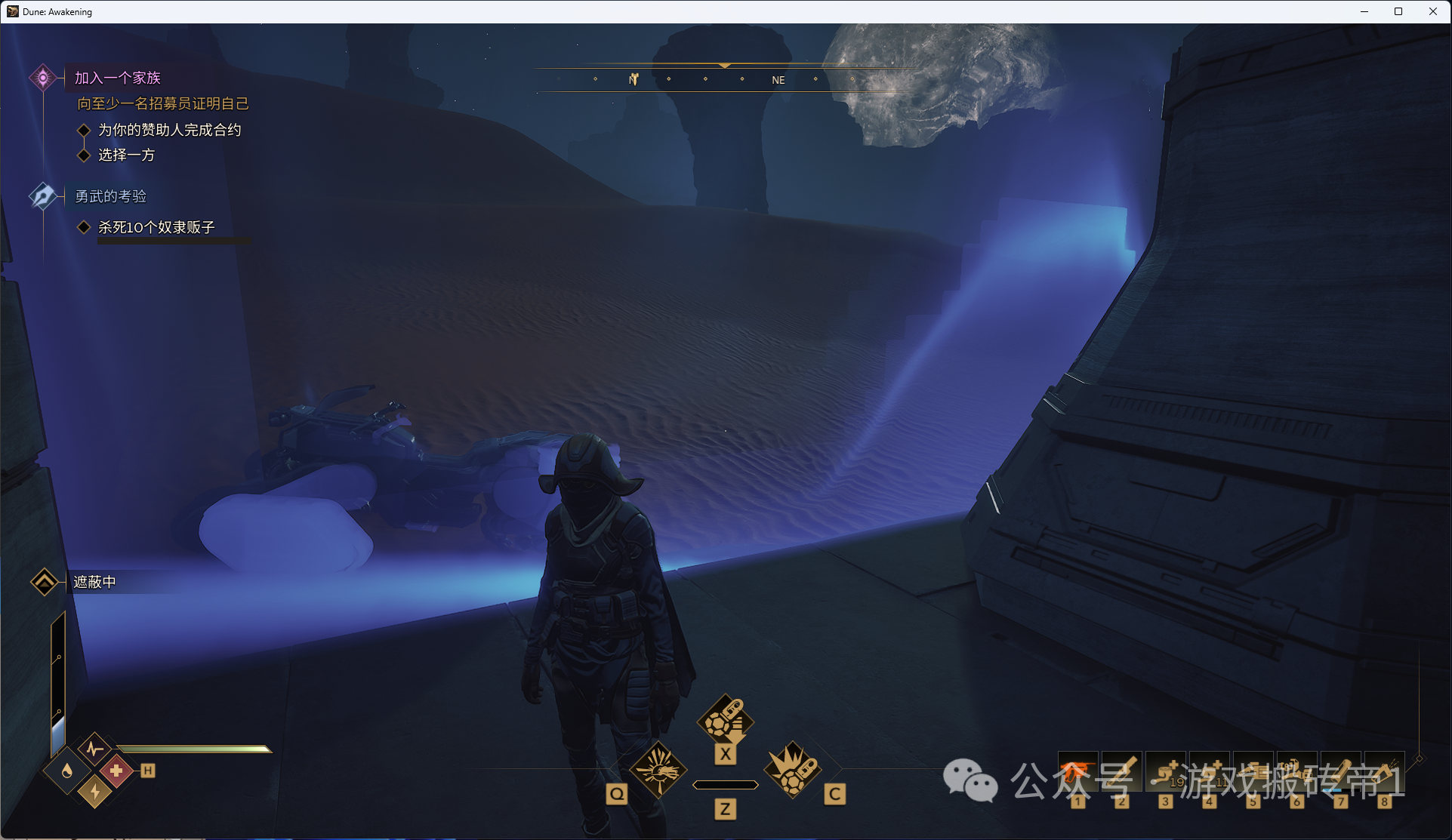The width and height of the screenshot is (1452, 840).
Task: Activate the grenade down-arrow ability
Action: 725,720
